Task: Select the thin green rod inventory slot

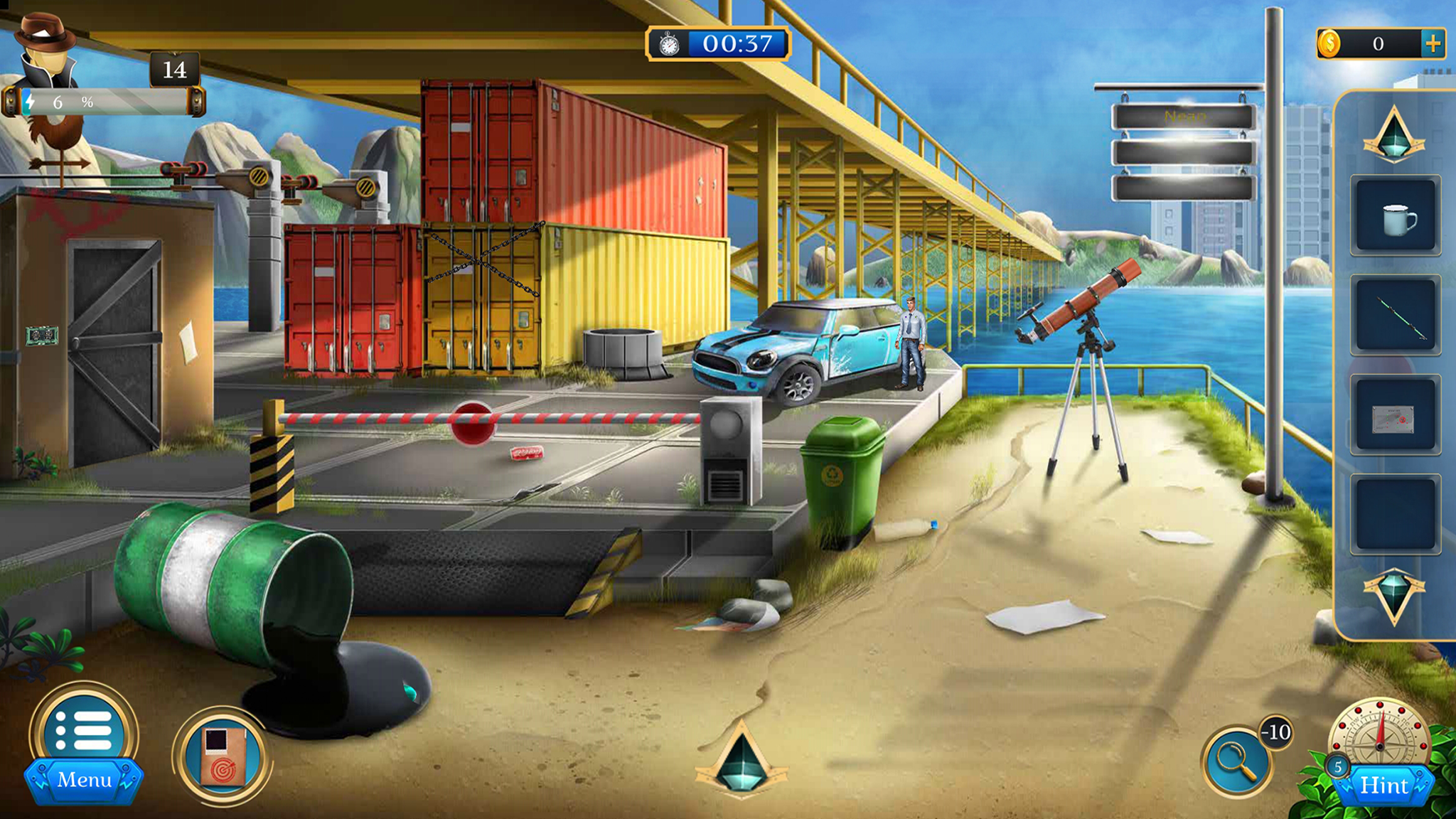Action: 1396,316
